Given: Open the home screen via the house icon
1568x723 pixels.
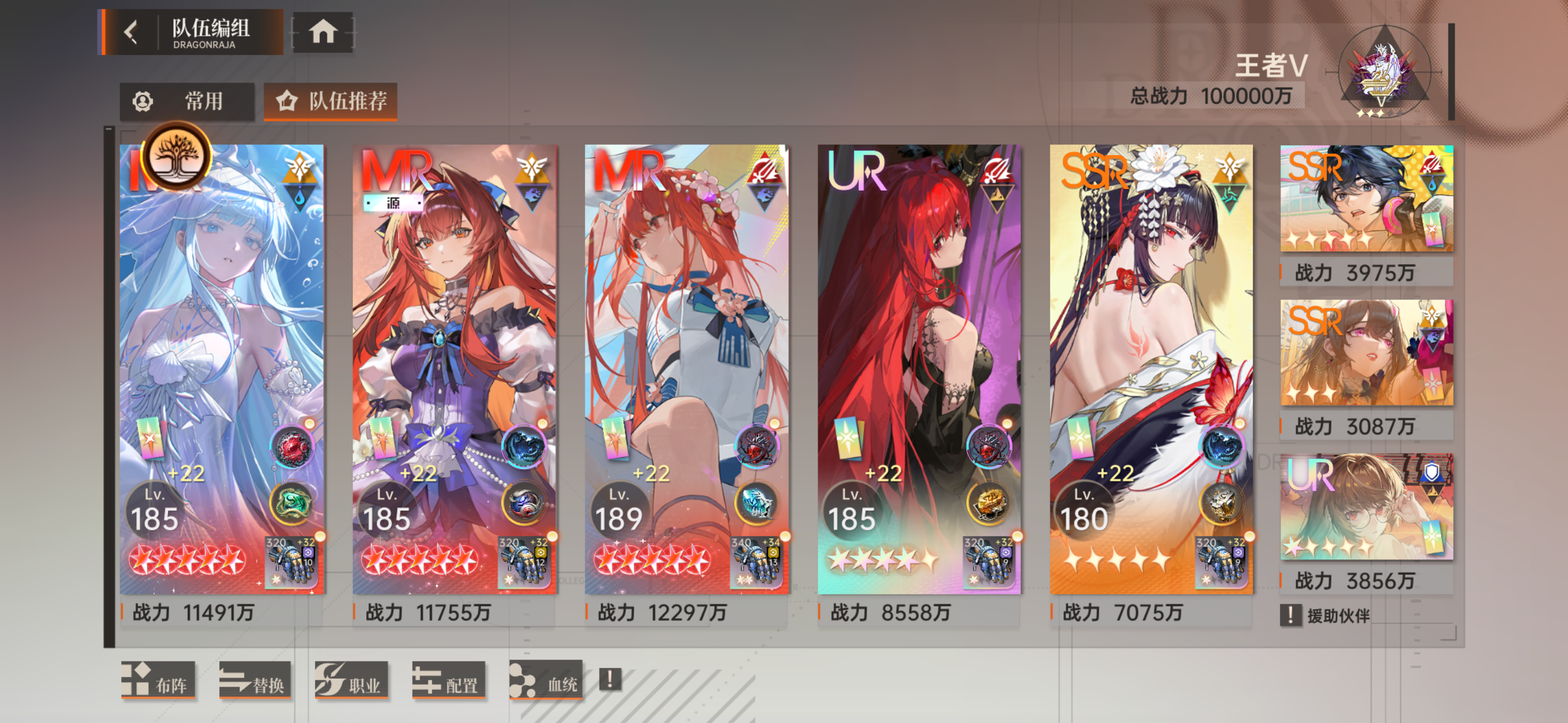Looking at the screenshot, I should (x=323, y=31).
